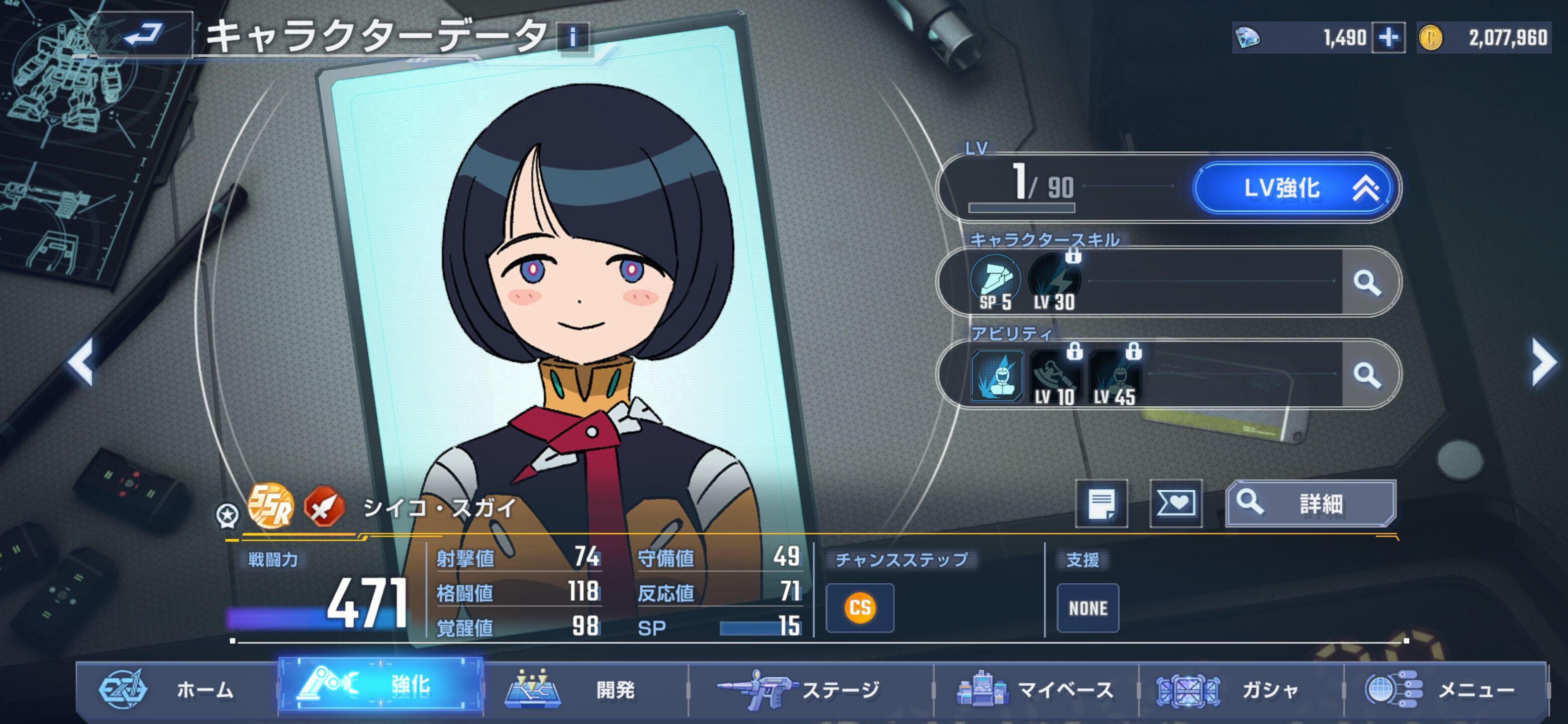The height and width of the screenshot is (724, 1568).
Task: Go back with the return arrow button
Action: pos(145,34)
